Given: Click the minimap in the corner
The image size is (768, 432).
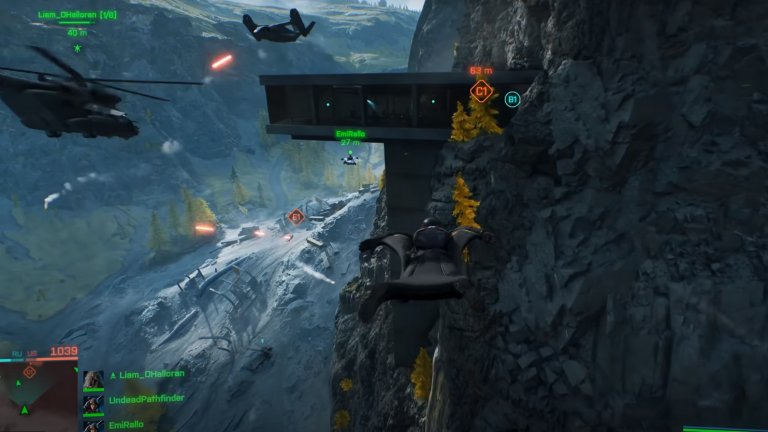Looking at the screenshot, I should click(x=38, y=396).
